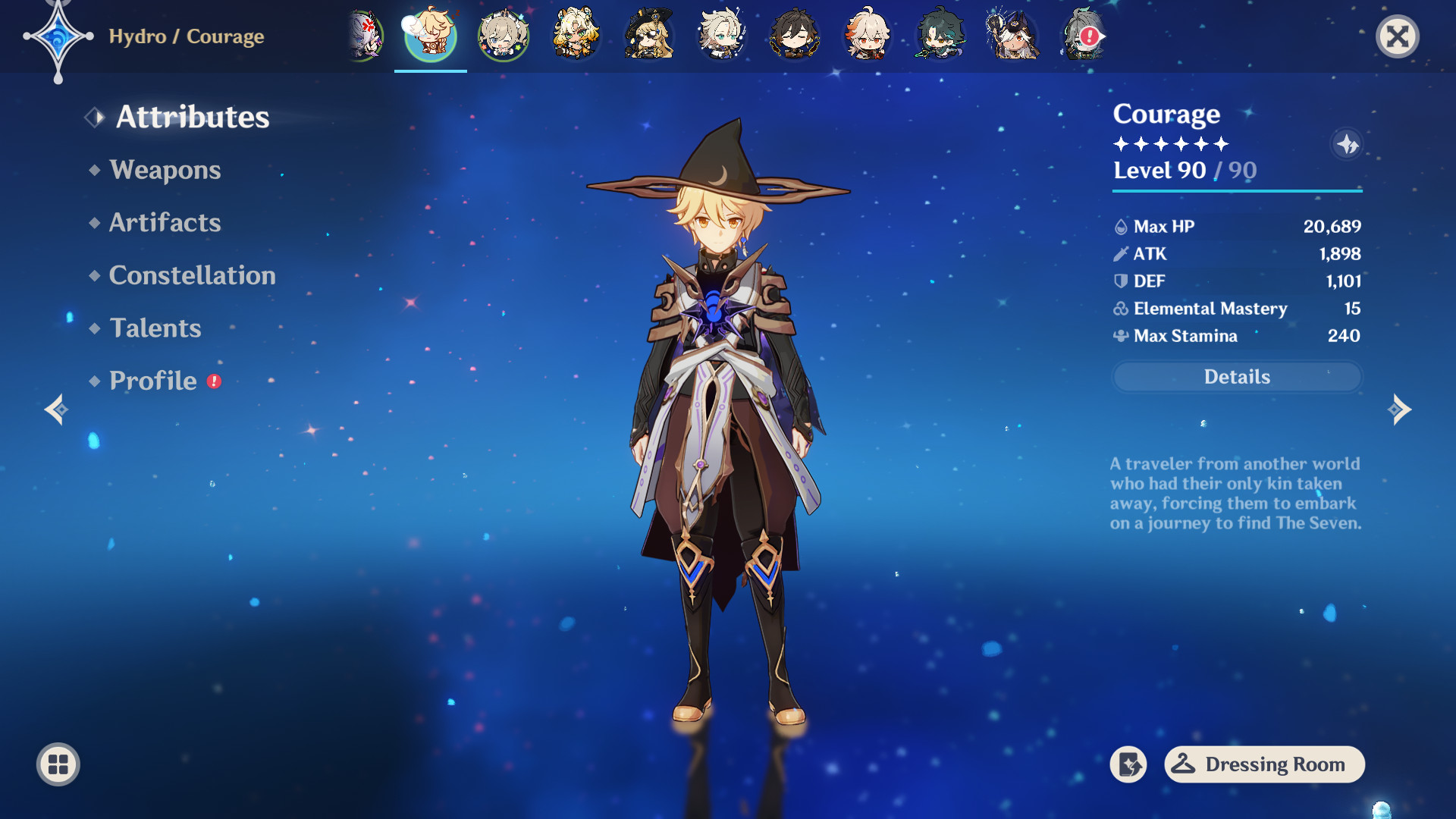The height and width of the screenshot is (819, 1456).
Task: Select the highlighted Traveler portrait in the roster
Action: (428, 35)
